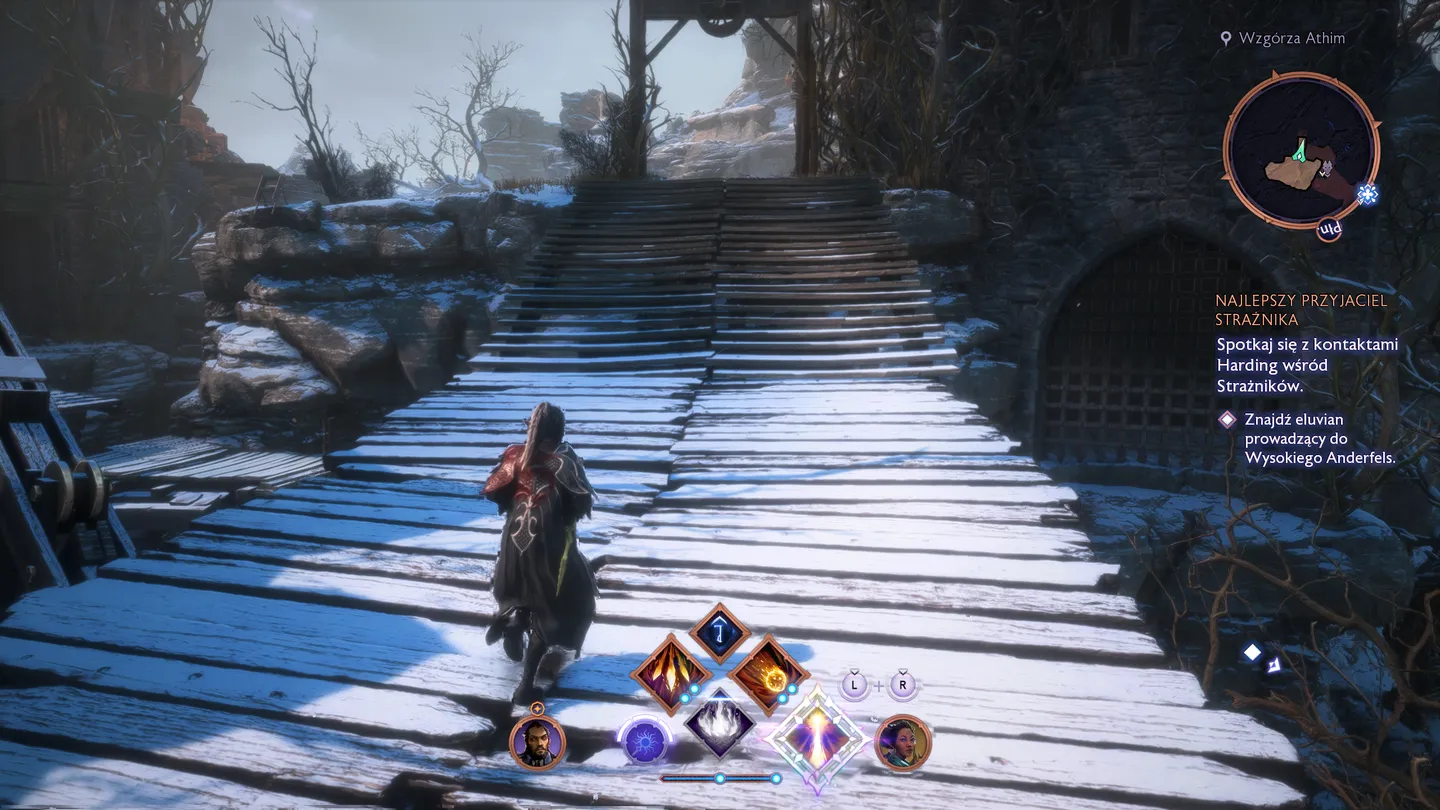Click the Płn north indicator on the minimap
The image size is (1440, 810).
pos(1331,230)
